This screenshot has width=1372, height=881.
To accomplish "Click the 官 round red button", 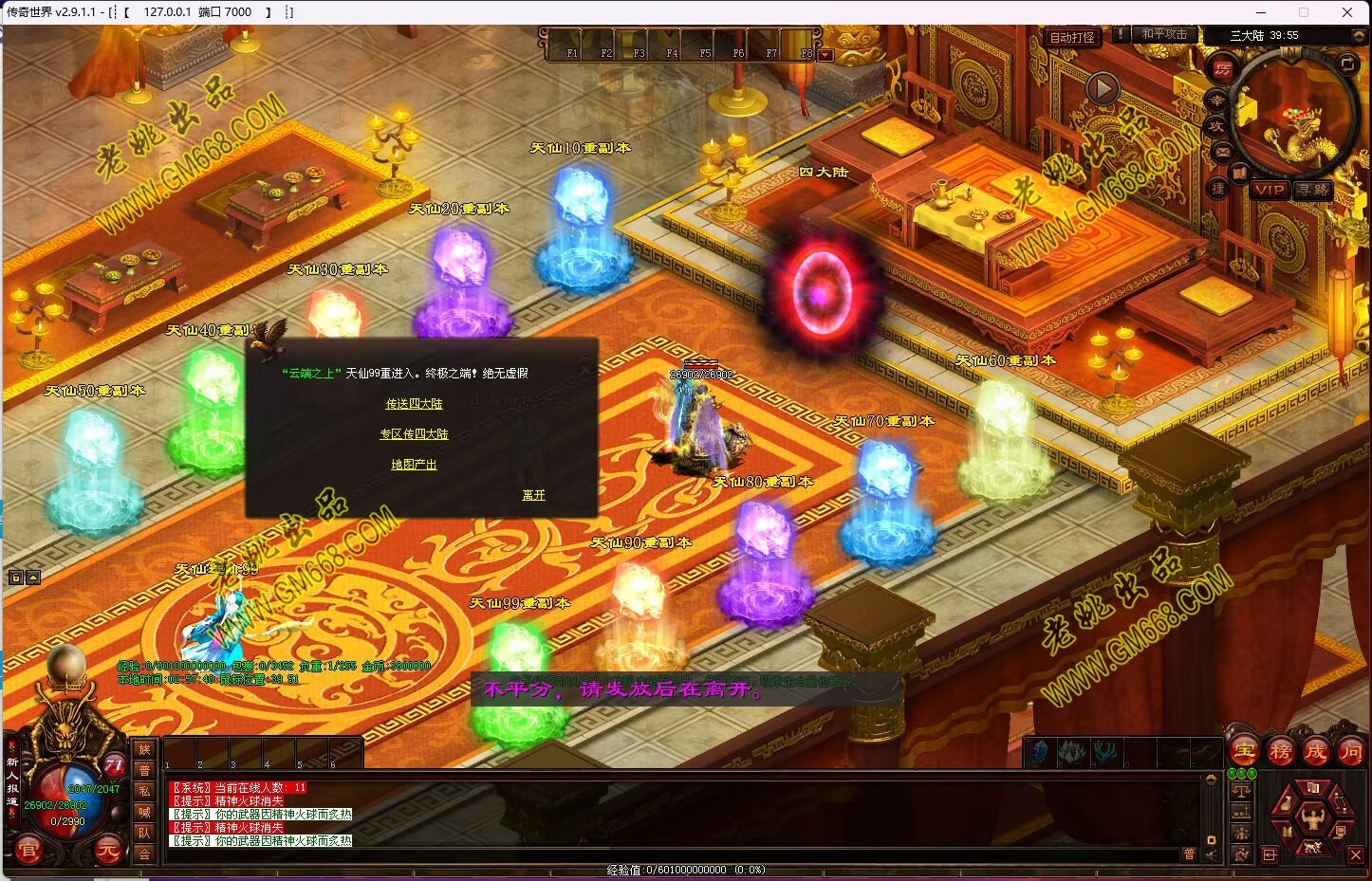I will pyautogui.click(x=28, y=851).
